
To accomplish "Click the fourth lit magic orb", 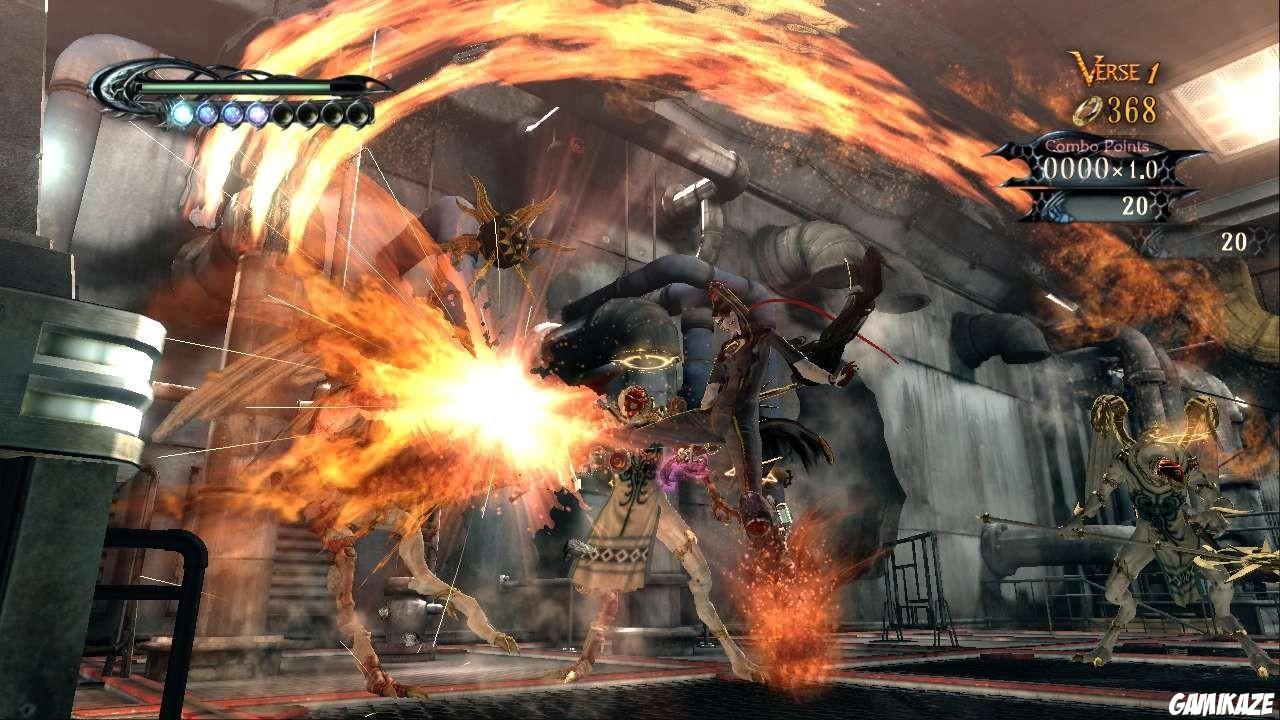I will click(256, 115).
